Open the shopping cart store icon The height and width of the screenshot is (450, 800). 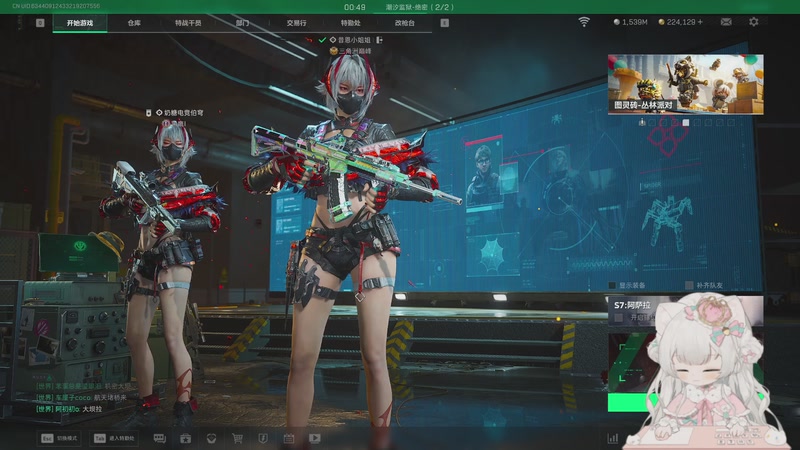pos(237,438)
